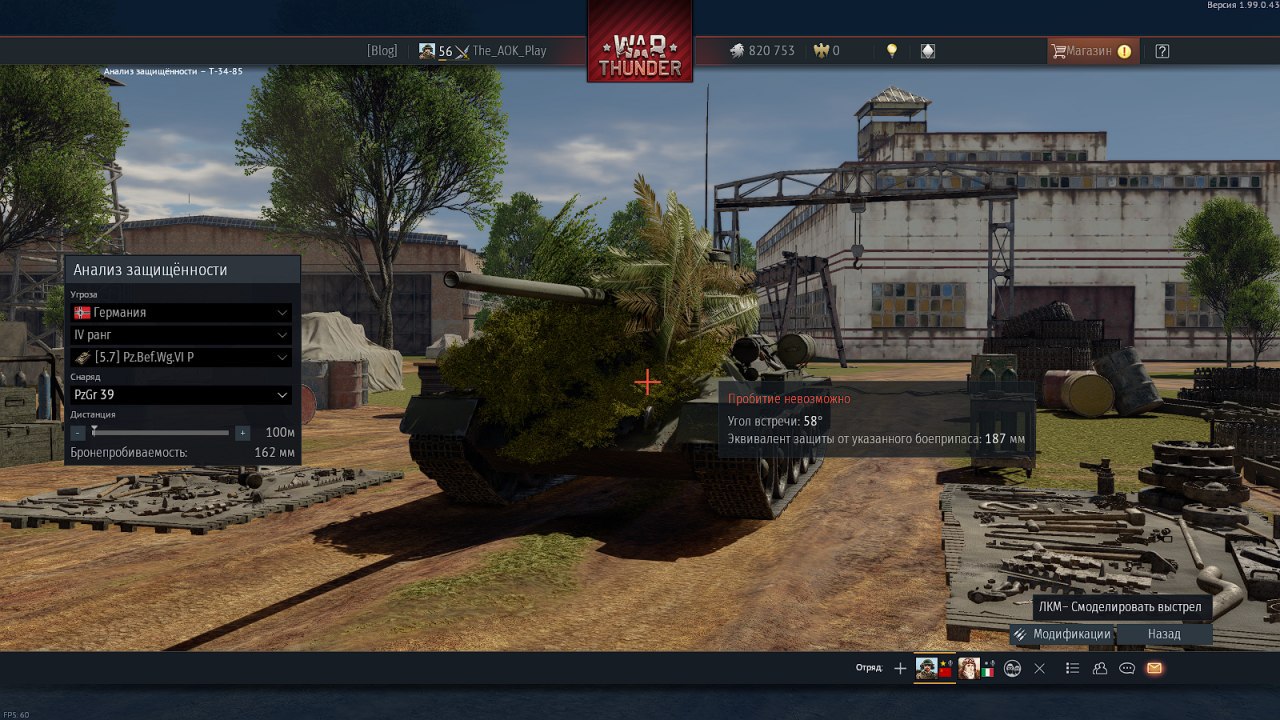Expand the IV ранг rank dropdown
The height and width of the screenshot is (720, 1280).
click(182, 335)
